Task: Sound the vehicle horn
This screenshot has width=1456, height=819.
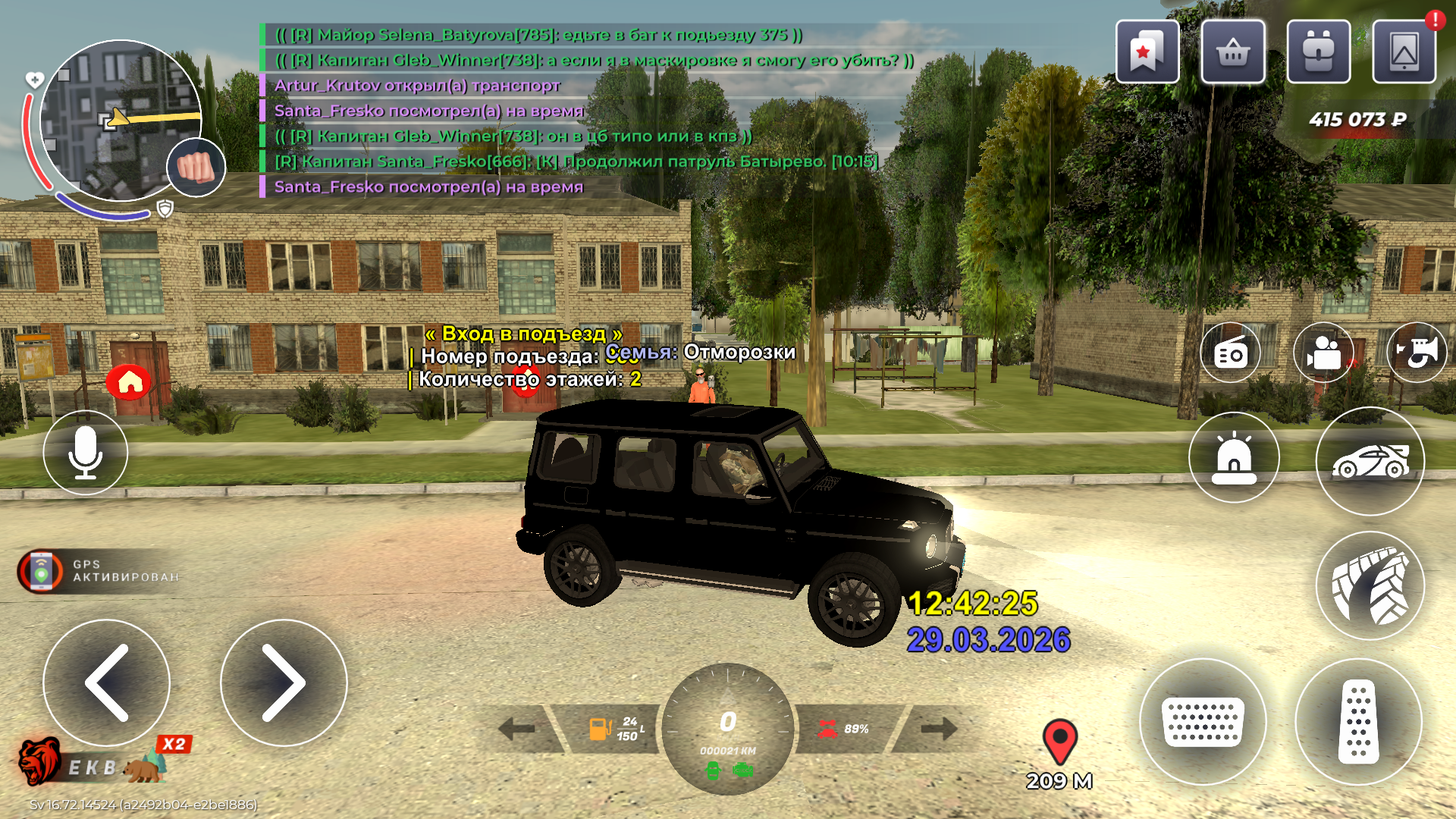Action: coord(1417,353)
